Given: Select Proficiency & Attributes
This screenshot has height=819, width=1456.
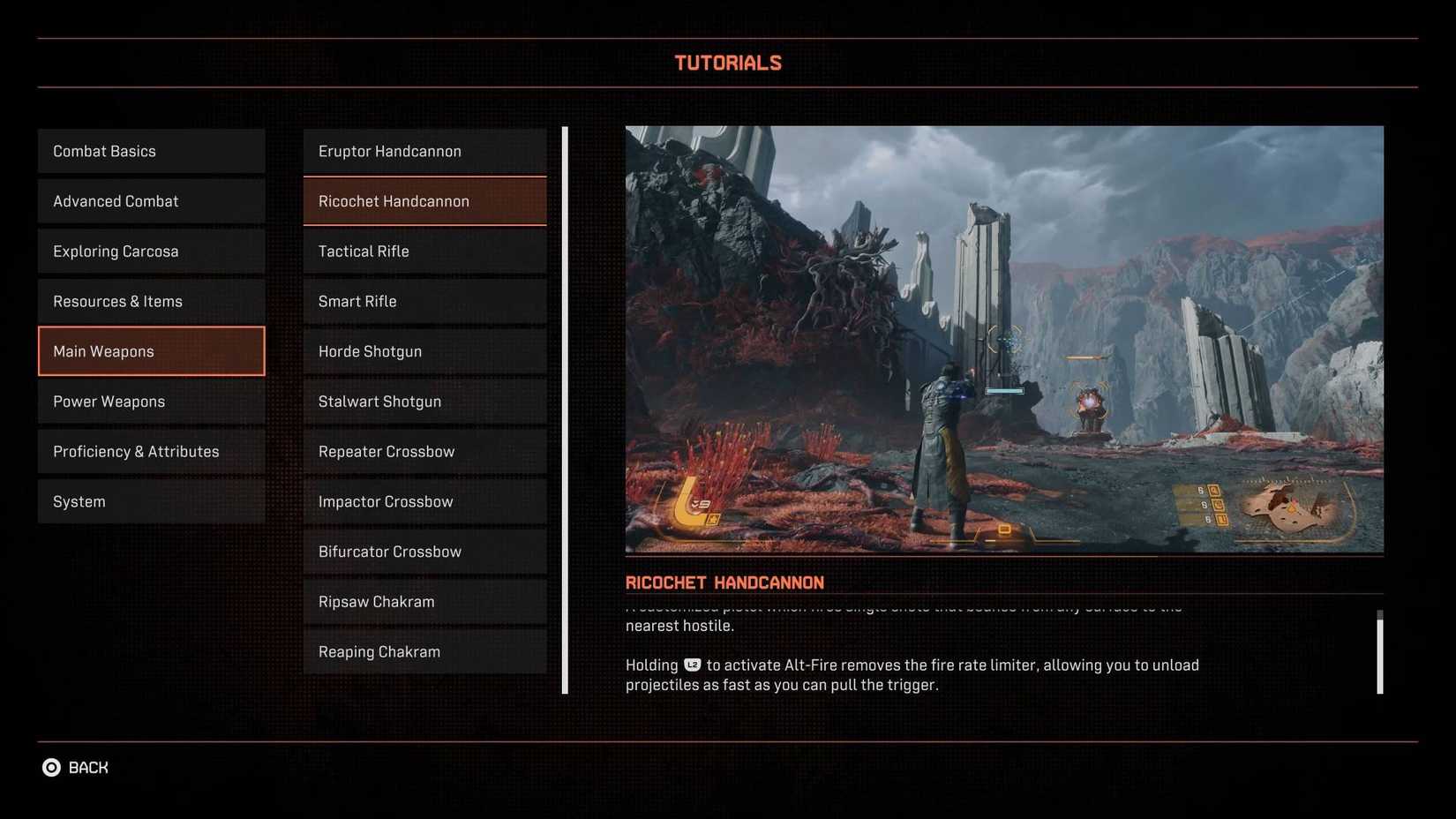Looking at the screenshot, I should coord(150,451).
